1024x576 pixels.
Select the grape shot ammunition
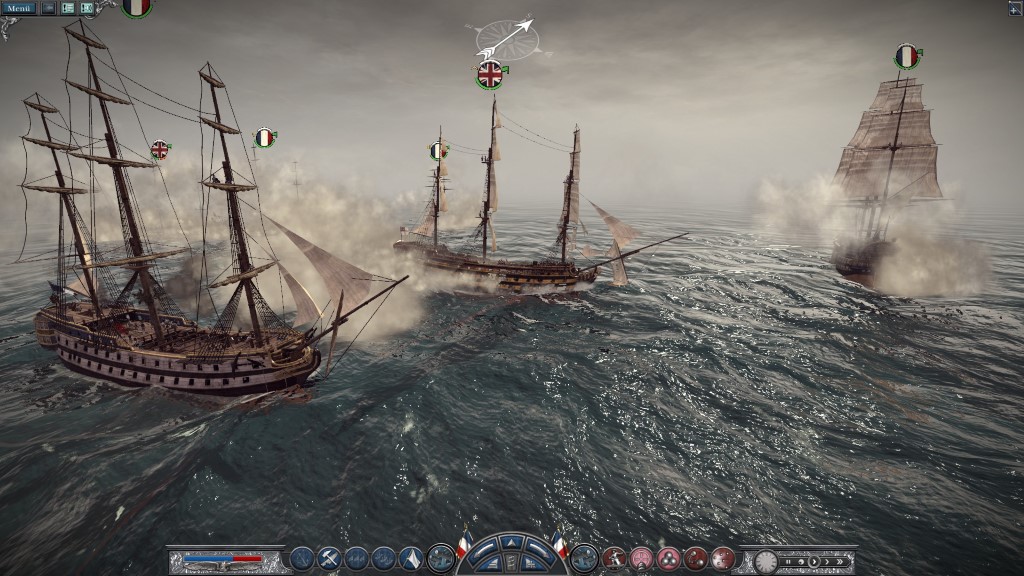pos(722,559)
